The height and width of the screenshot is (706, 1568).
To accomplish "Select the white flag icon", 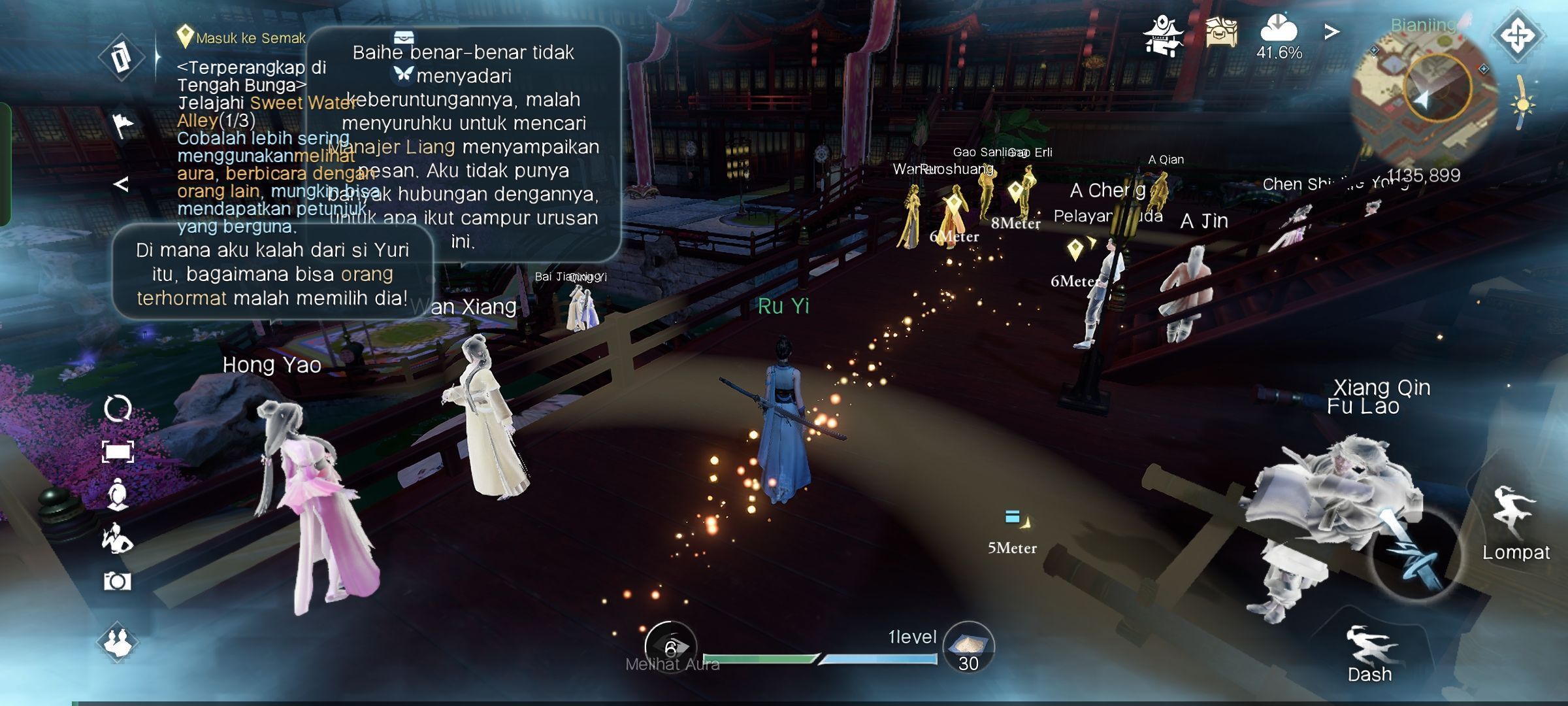I will 122,125.
